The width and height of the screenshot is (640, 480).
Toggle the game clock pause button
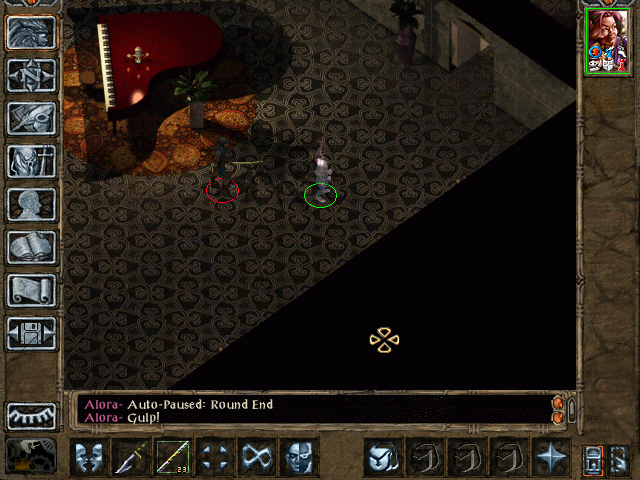point(31,455)
